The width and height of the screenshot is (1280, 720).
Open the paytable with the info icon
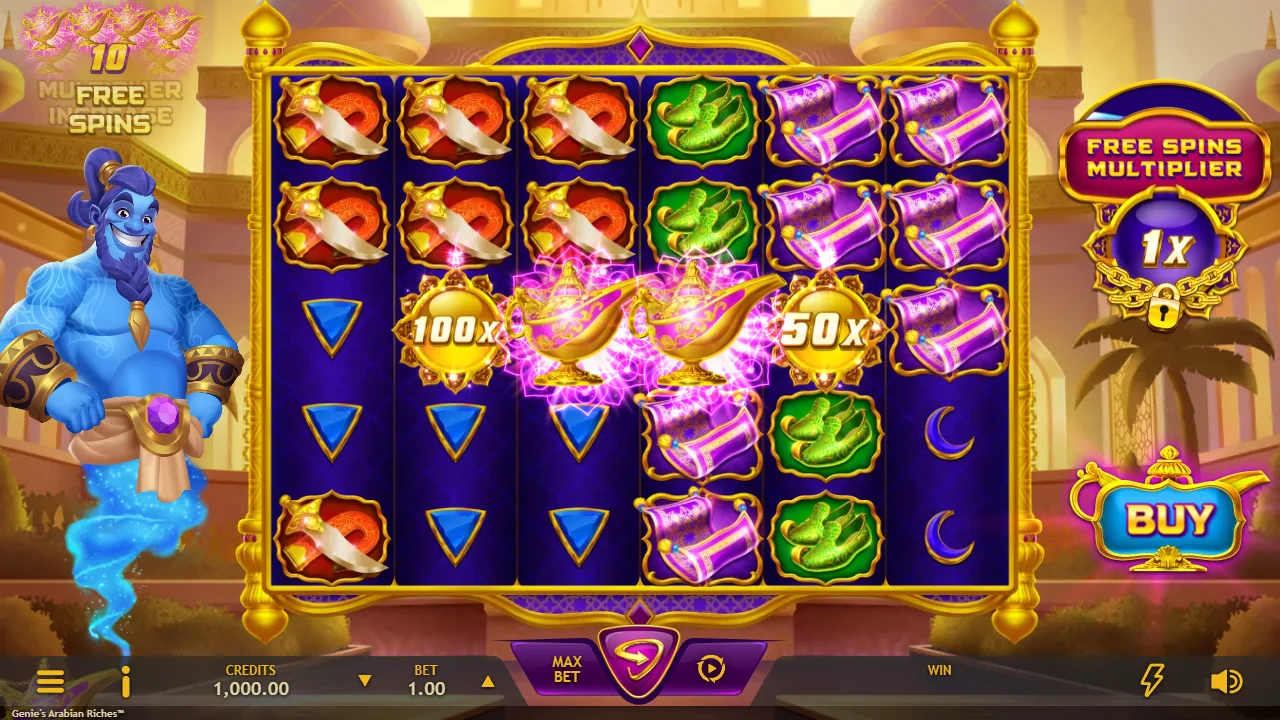coord(125,682)
